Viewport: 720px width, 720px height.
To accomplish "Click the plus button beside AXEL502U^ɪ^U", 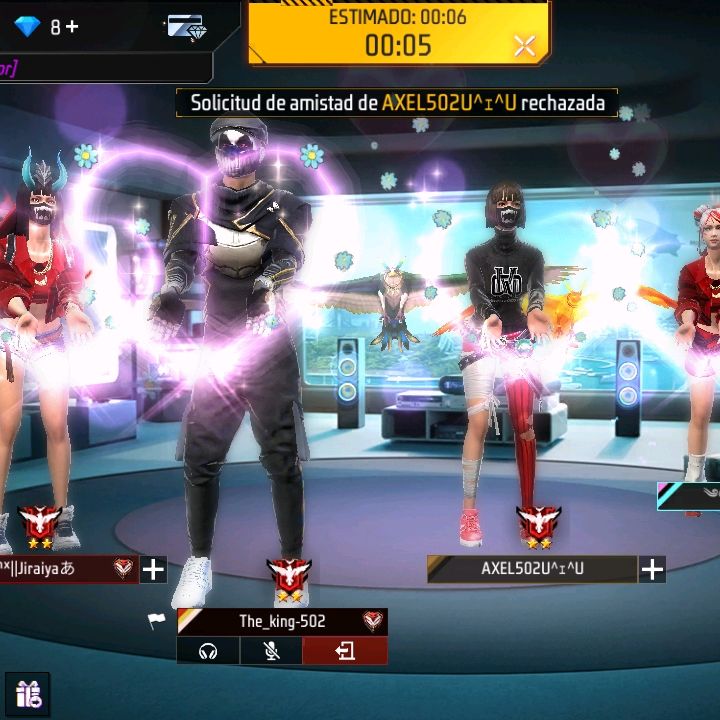I will pyautogui.click(x=652, y=570).
